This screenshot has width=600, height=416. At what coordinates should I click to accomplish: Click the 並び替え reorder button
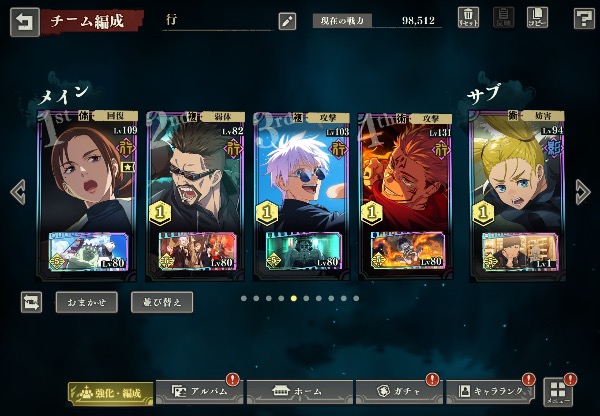pyautogui.click(x=162, y=301)
